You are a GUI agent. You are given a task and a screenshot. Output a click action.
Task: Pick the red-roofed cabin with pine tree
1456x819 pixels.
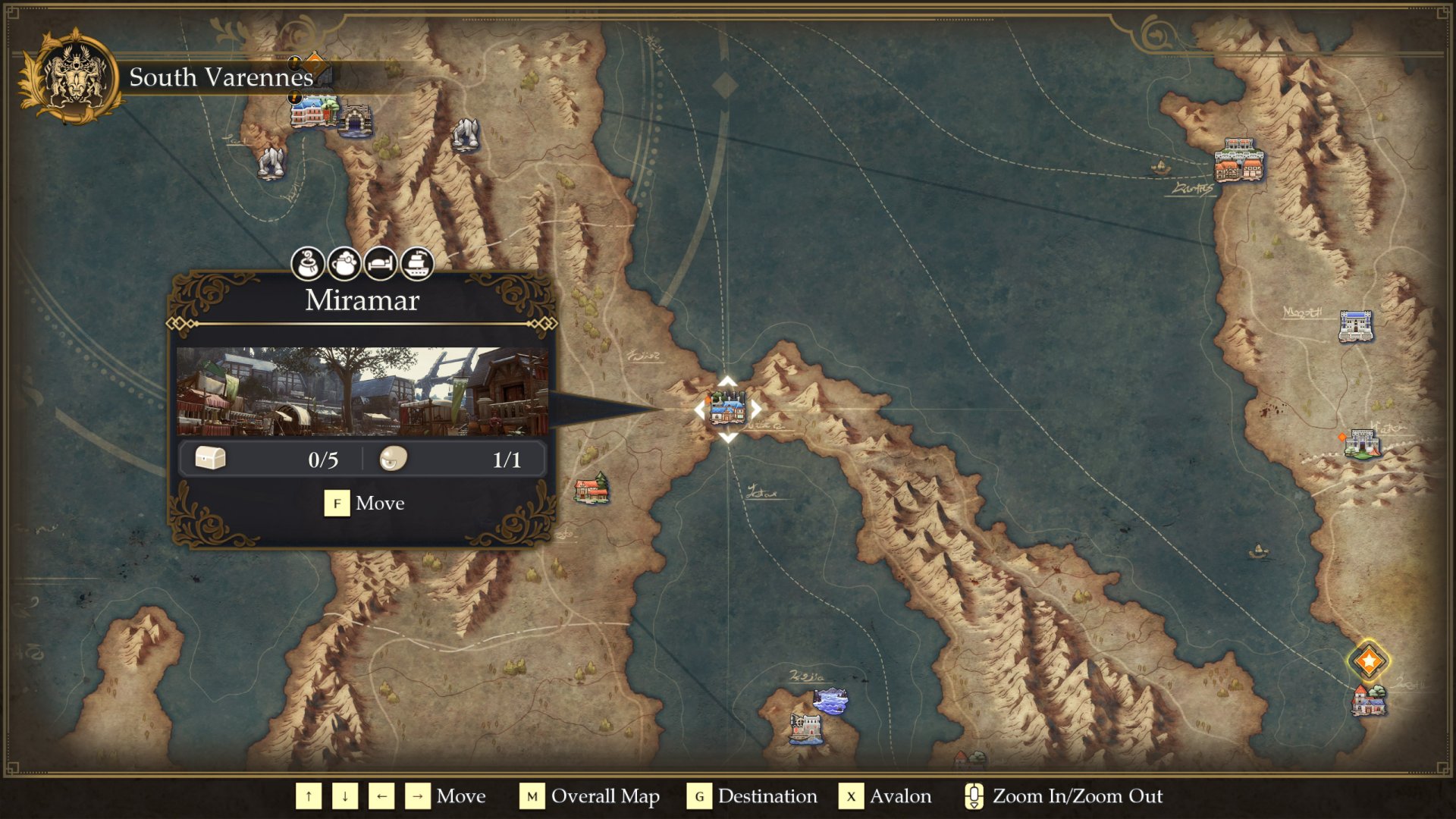[591, 488]
